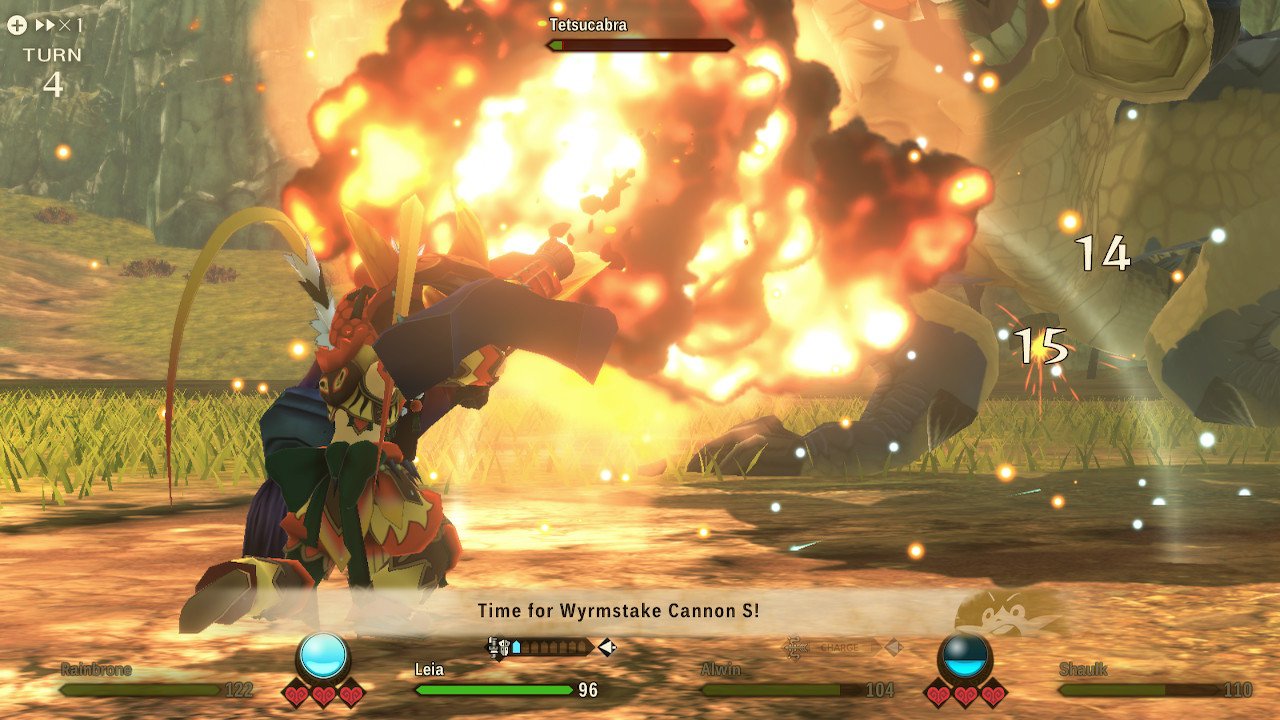Choose Leia's party status panel
Image resolution: width=1280 pixels, height=720 pixels.
[x=505, y=681]
